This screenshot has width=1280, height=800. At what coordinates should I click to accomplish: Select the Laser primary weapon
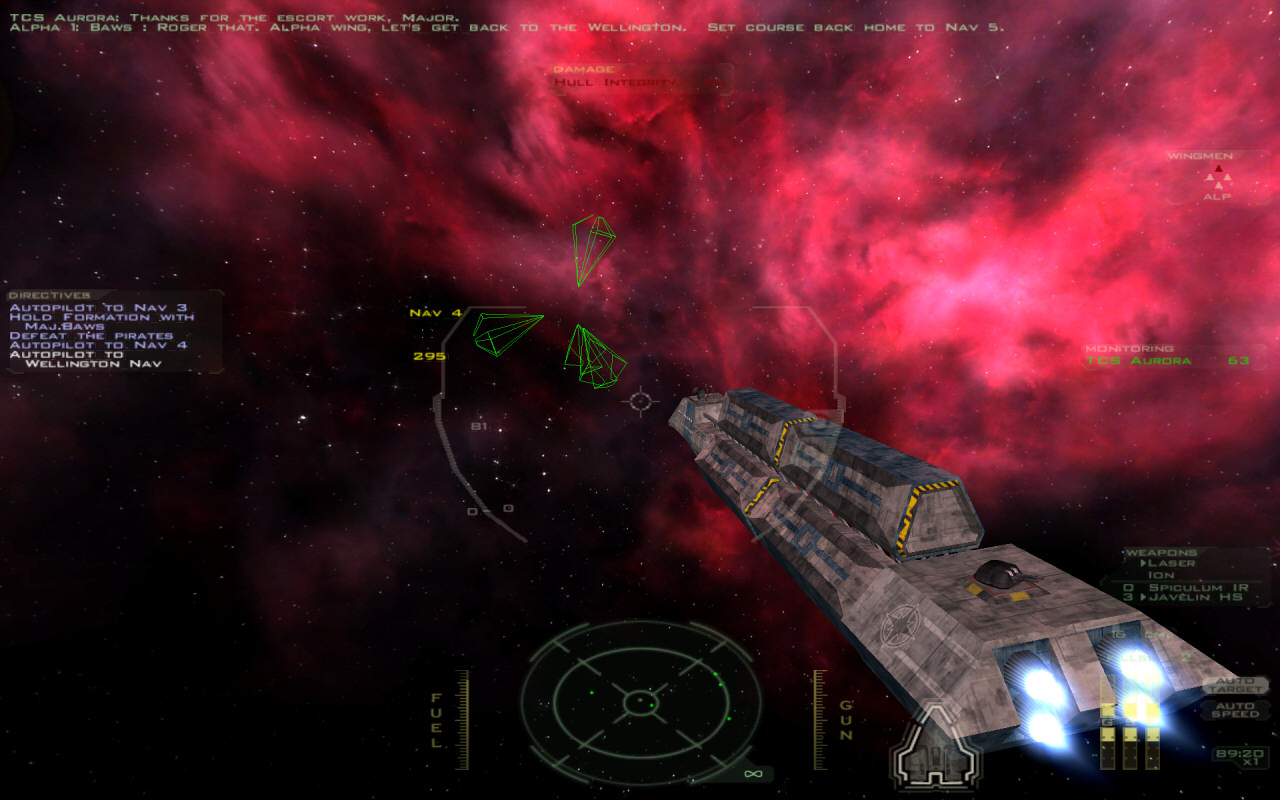(1174, 563)
